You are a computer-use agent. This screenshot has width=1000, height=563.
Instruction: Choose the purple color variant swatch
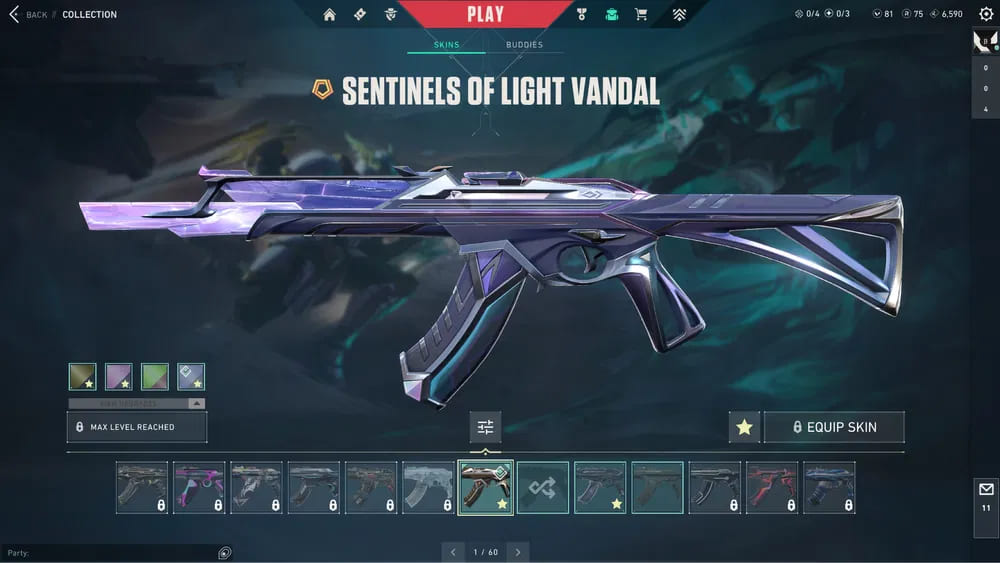[119, 376]
